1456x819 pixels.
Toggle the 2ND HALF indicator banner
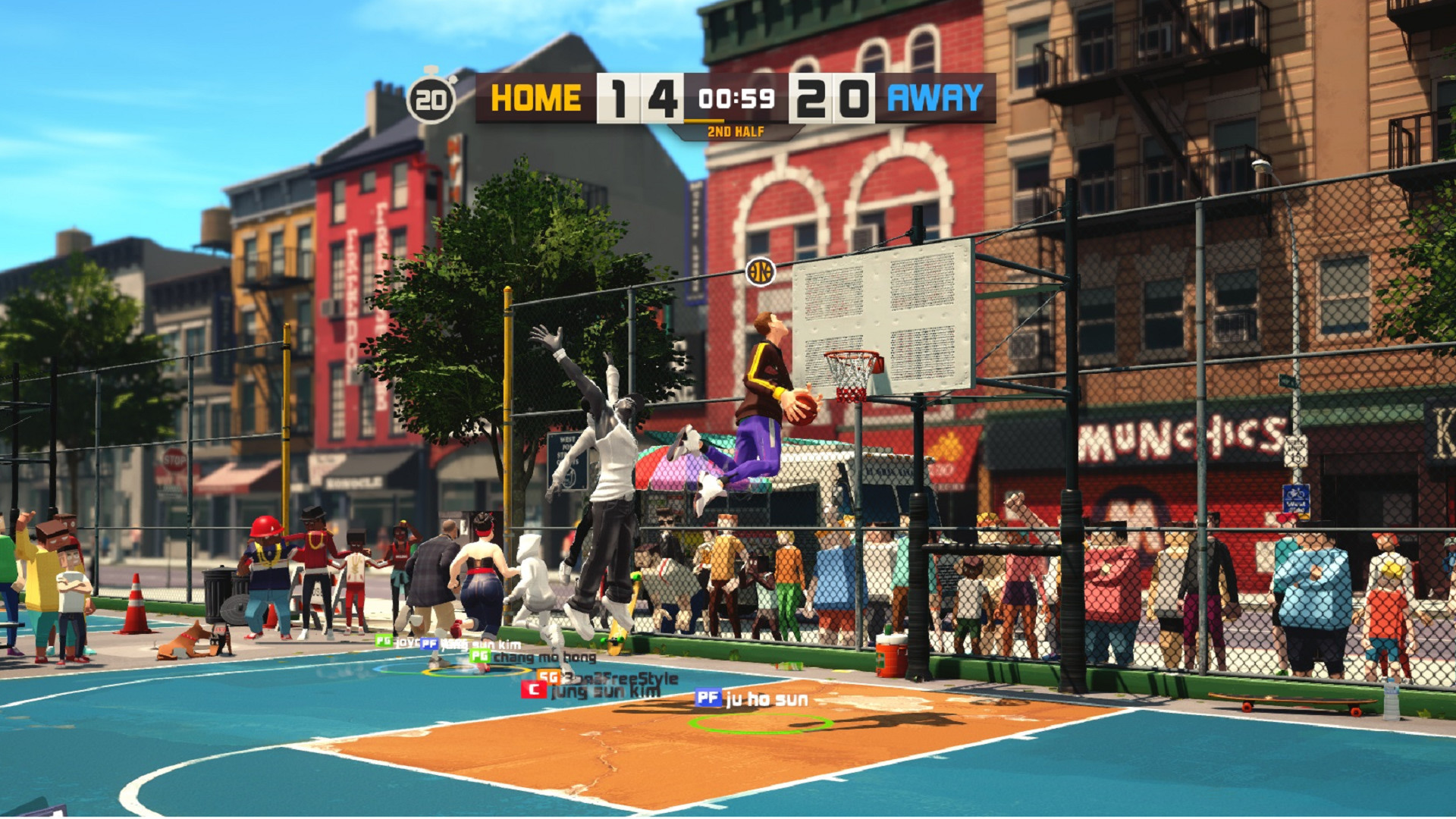click(x=736, y=130)
